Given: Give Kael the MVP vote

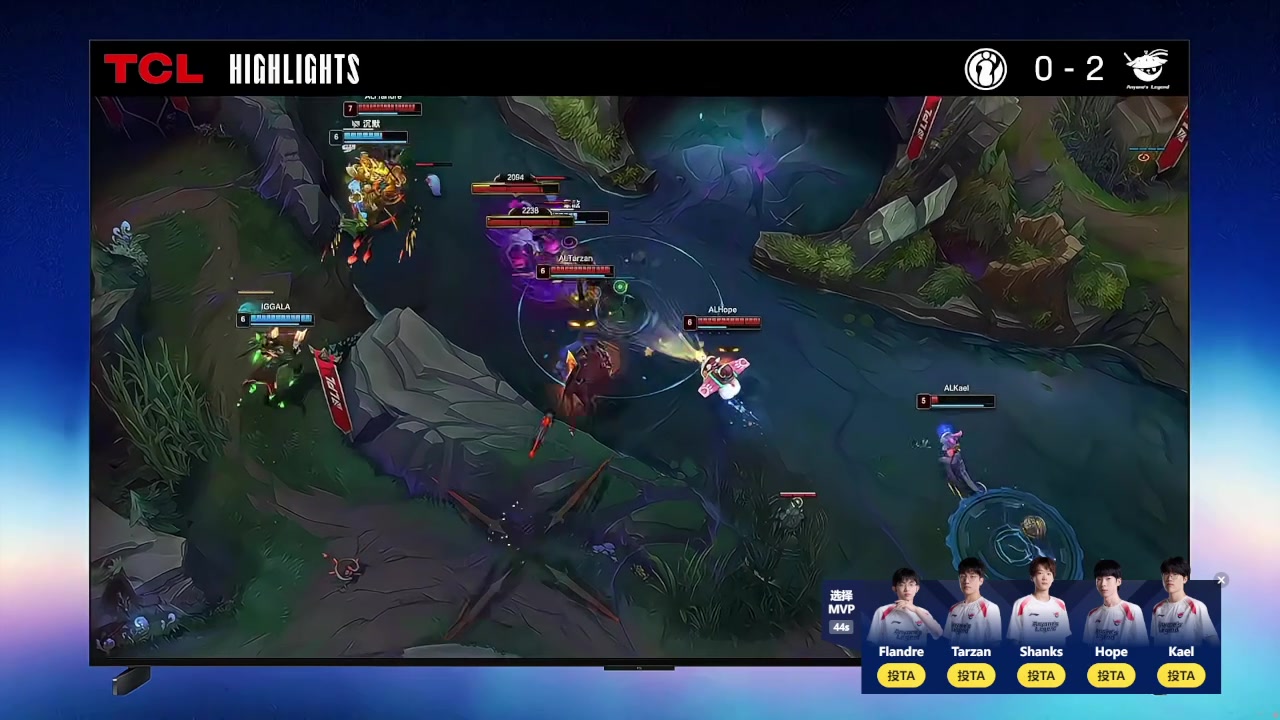Looking at the screenshot, I should 1181,676.
